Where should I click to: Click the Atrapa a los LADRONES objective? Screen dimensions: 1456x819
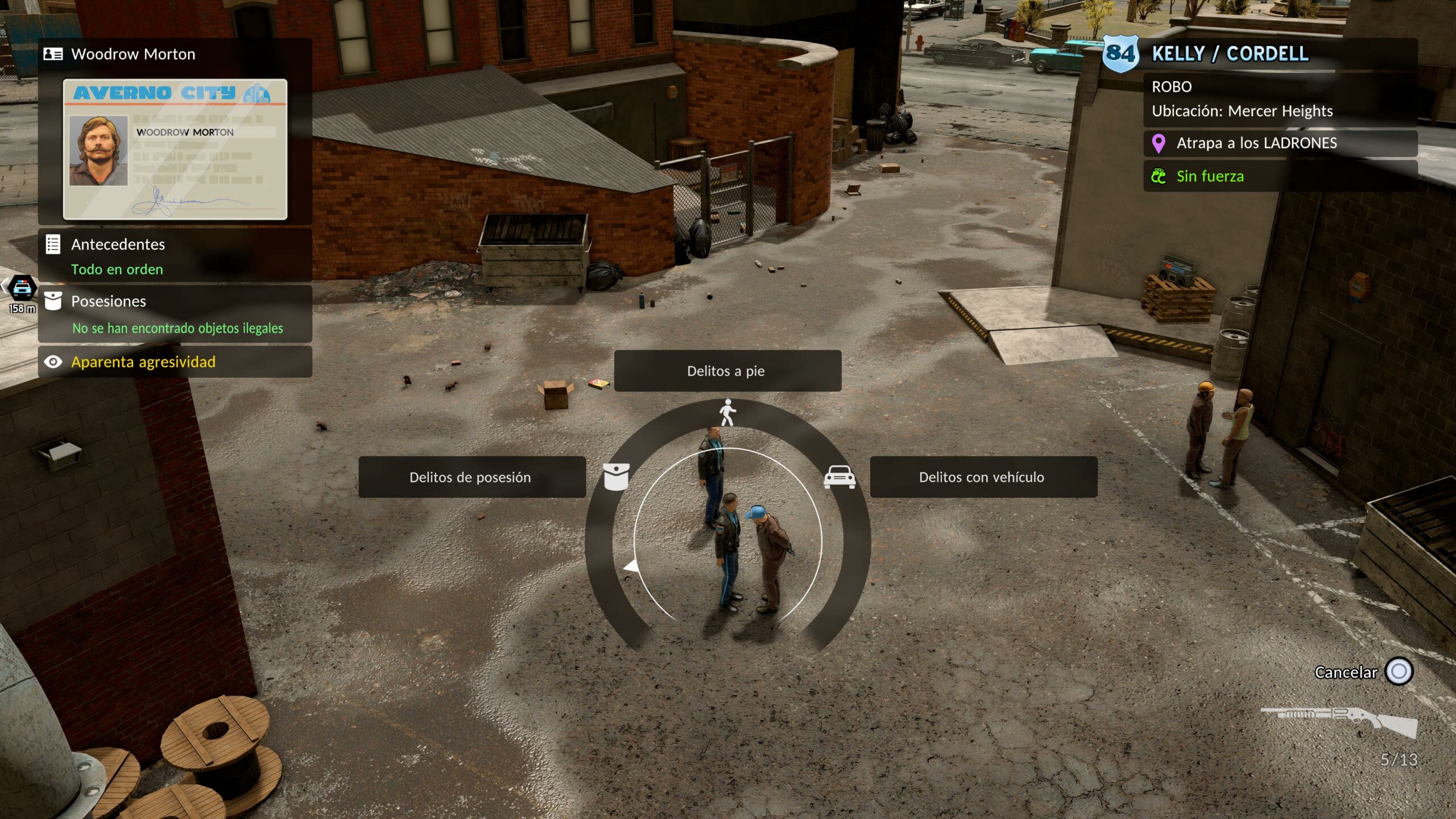tap(1280, 143)
